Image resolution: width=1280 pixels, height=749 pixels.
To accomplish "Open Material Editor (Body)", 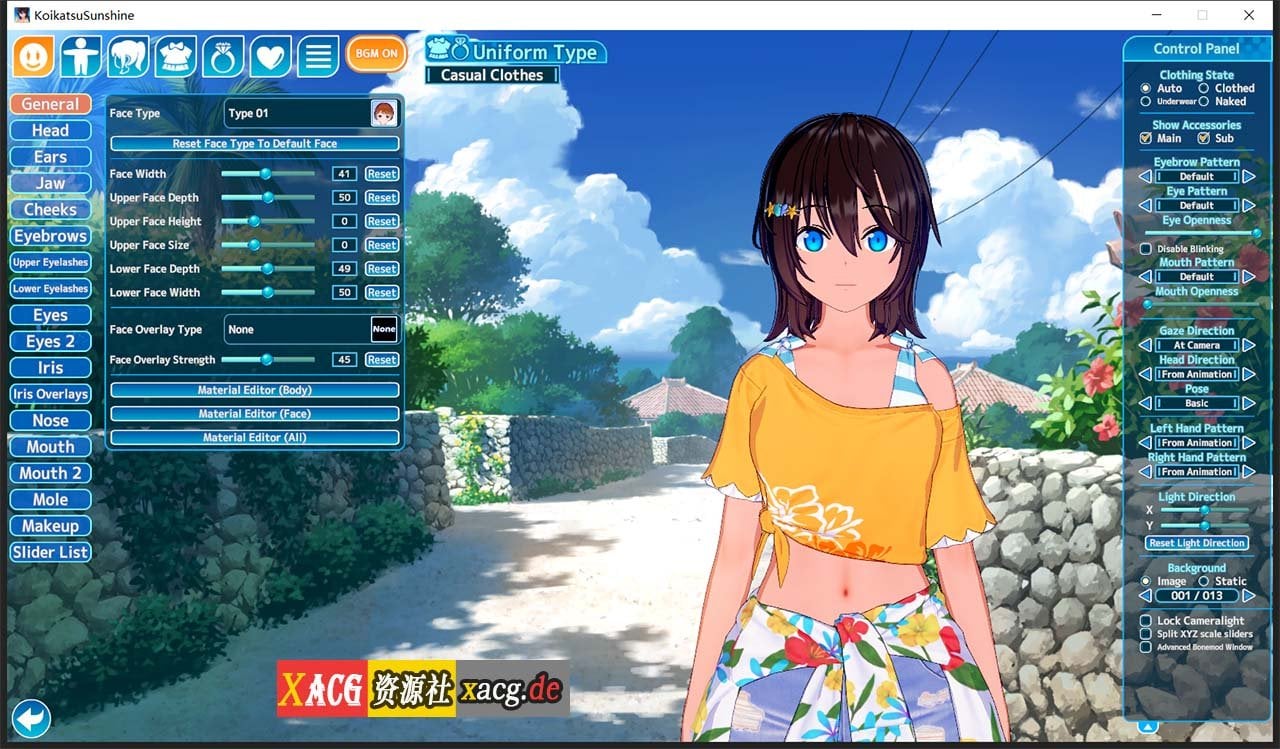I will [253, 389].
